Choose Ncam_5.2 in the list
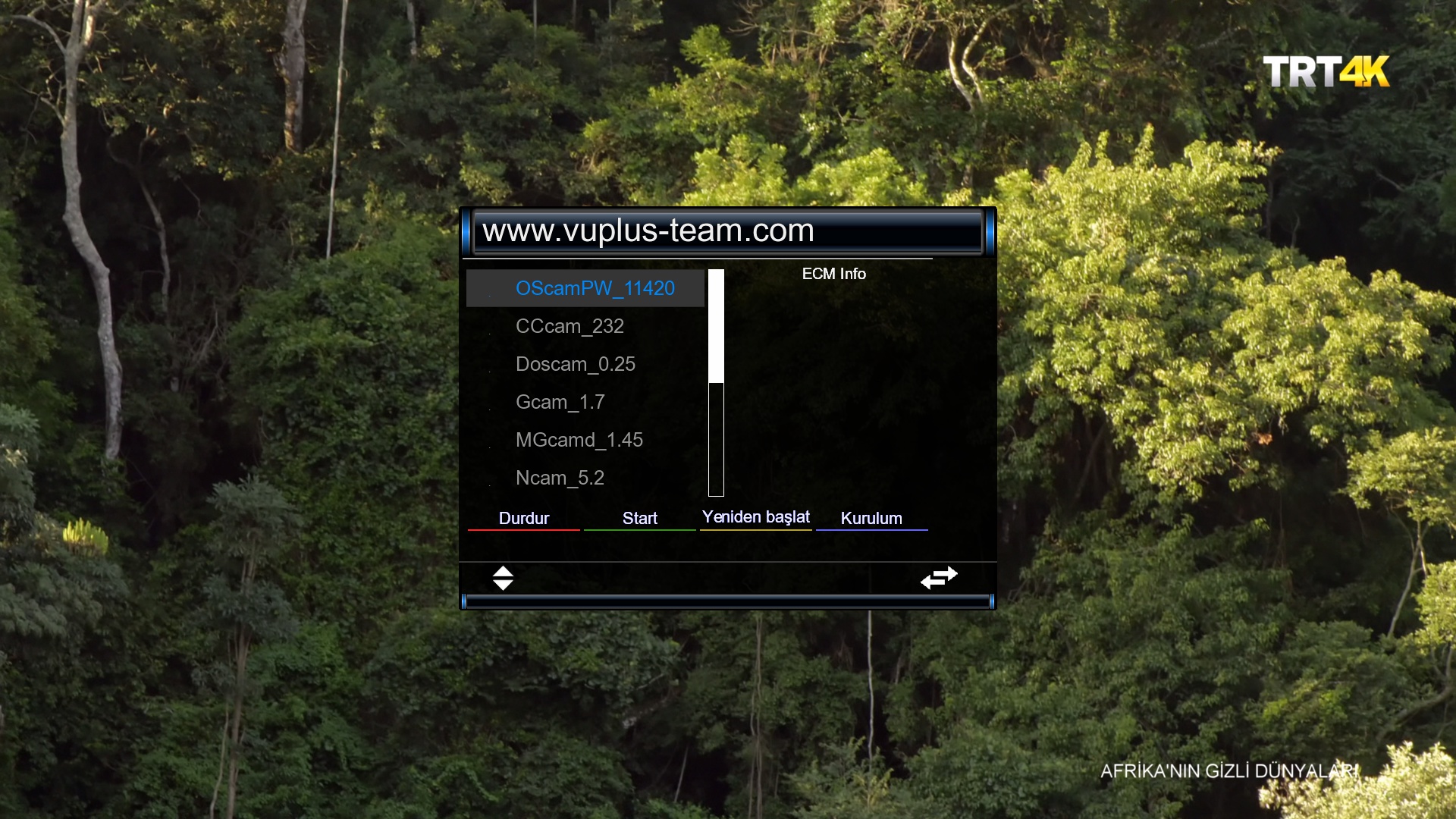Image resolution: width=1456 pixels, height=819 pixels. 560,478
